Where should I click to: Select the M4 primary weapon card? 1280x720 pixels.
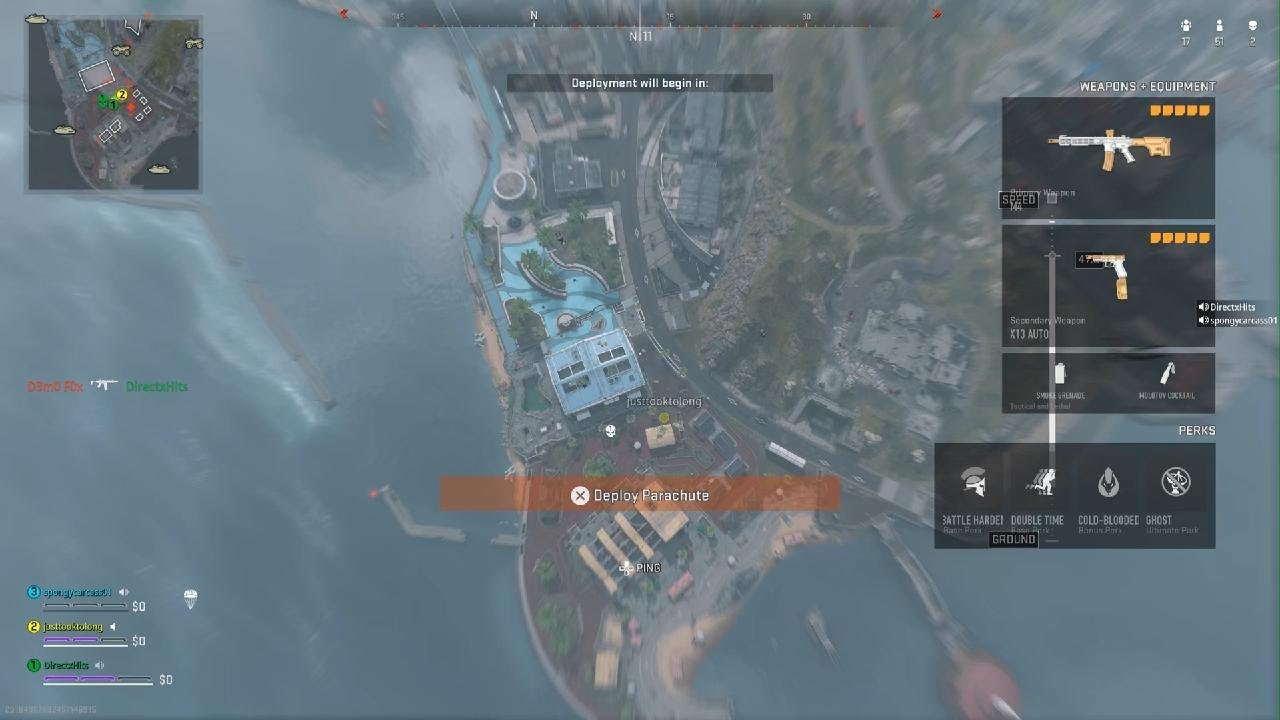(1108, 158)
